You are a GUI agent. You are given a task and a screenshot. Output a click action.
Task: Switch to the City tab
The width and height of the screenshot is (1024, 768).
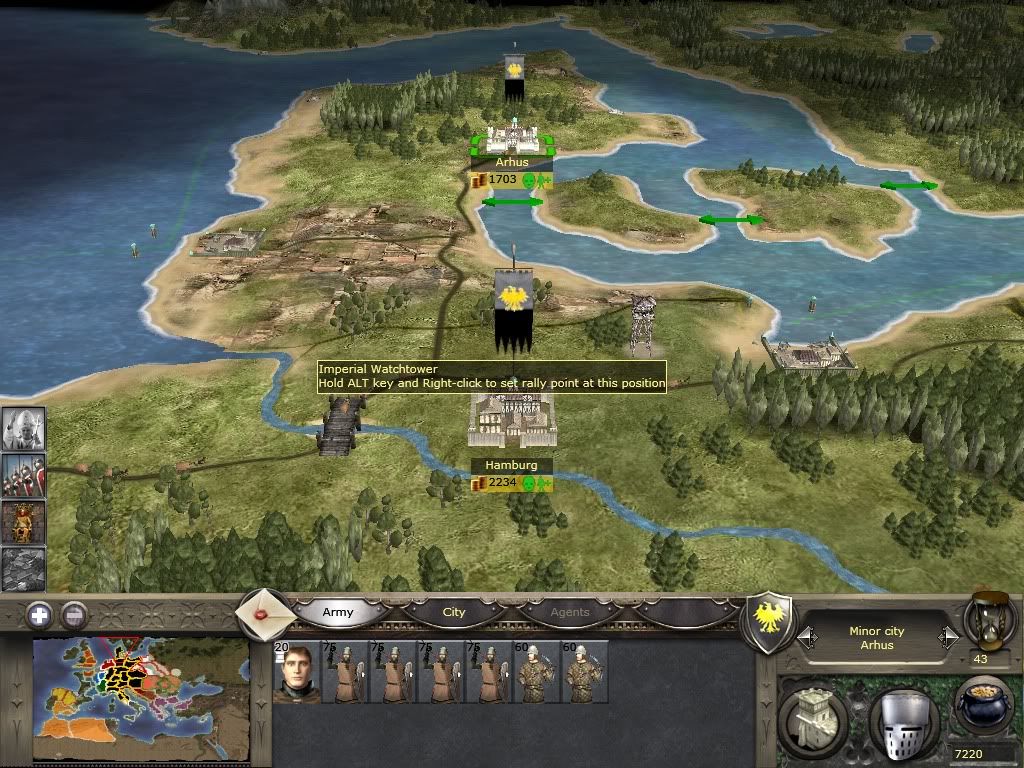click(454, 612)
